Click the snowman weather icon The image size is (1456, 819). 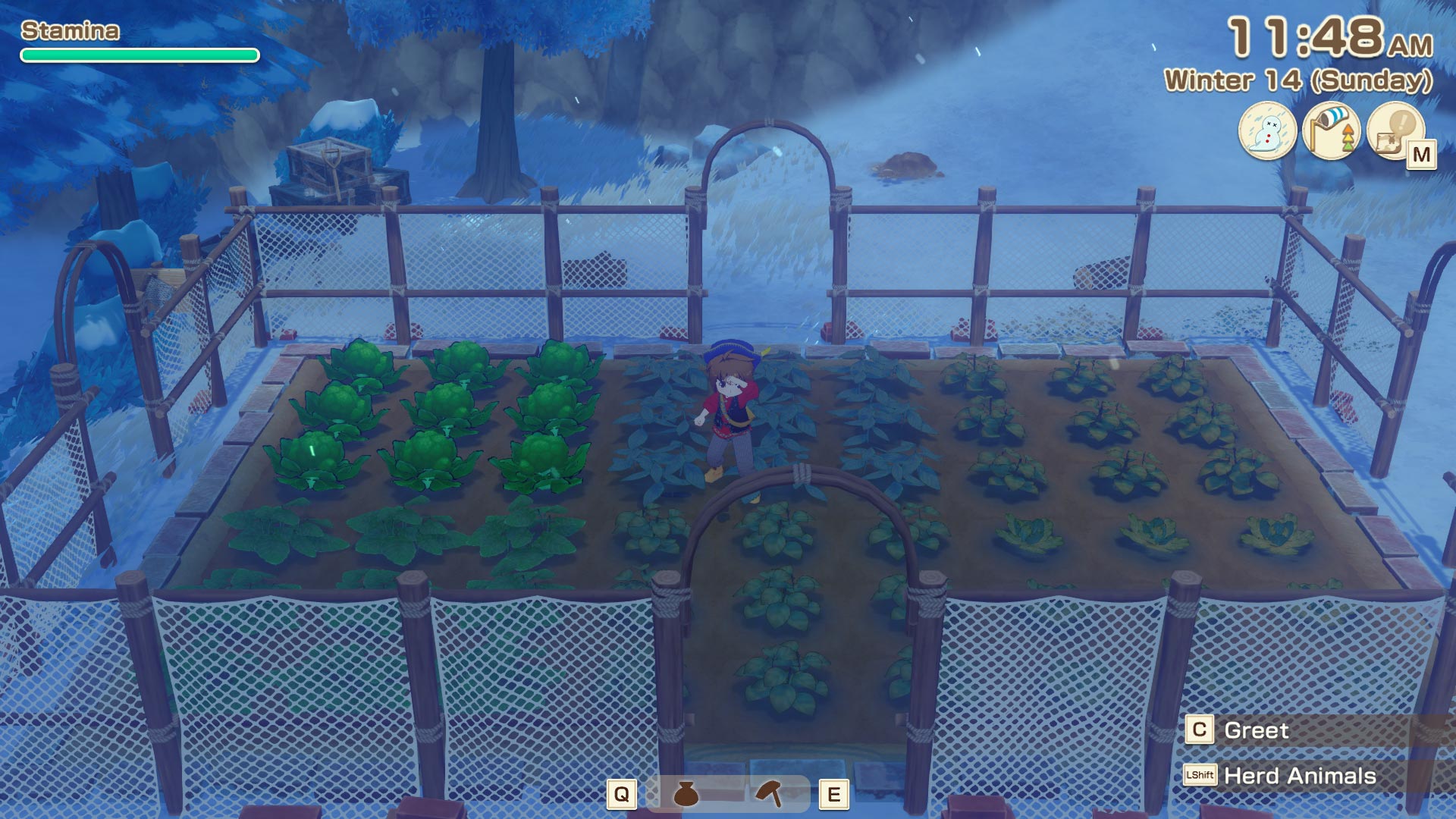pos(1267,130)
